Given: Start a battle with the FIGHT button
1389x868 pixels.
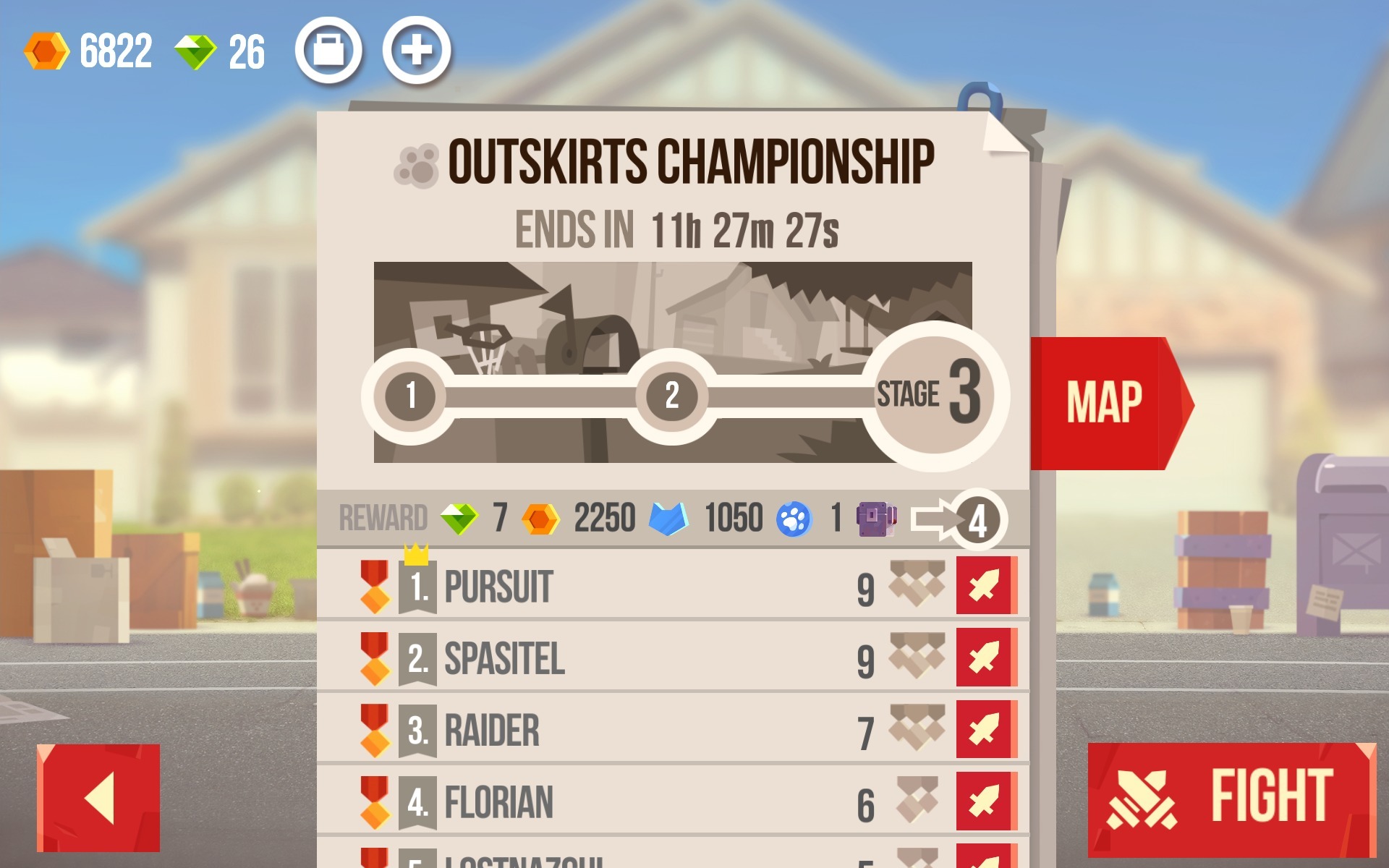Looking at the screenshot, I should click(x=1230, y=798).
